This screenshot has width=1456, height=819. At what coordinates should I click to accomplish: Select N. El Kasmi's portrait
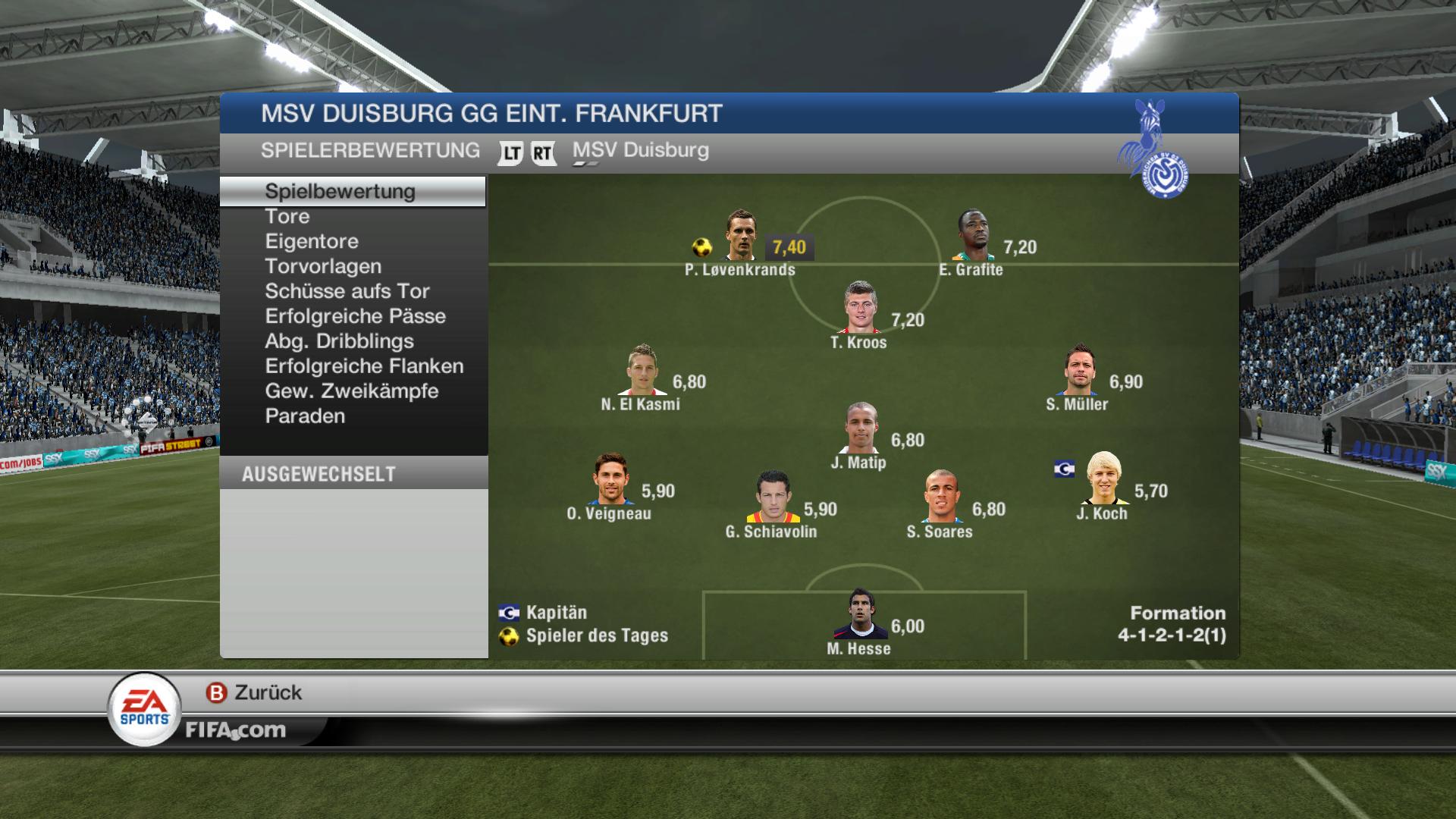[643, 370]
